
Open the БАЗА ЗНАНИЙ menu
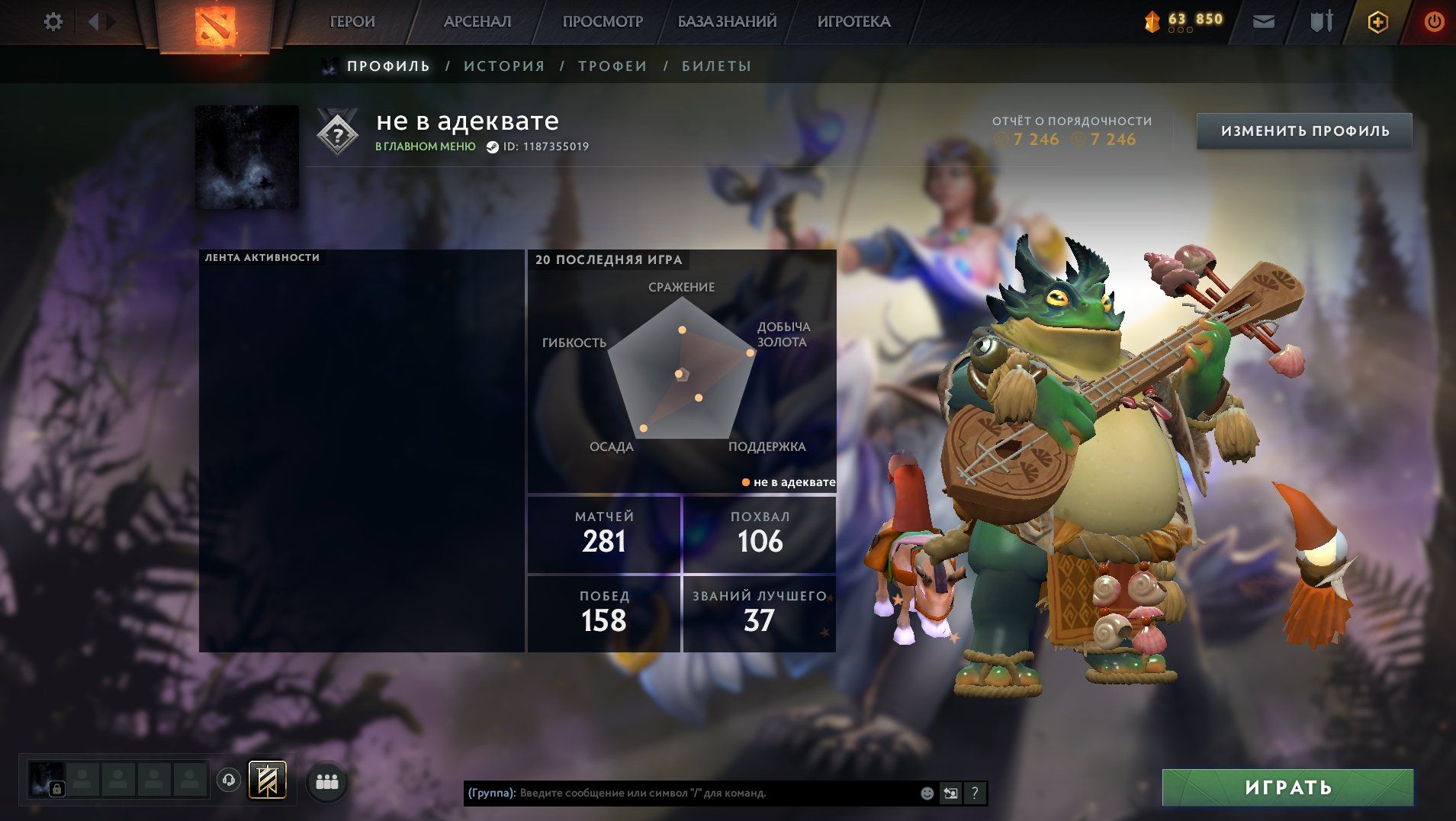point(727,22)
